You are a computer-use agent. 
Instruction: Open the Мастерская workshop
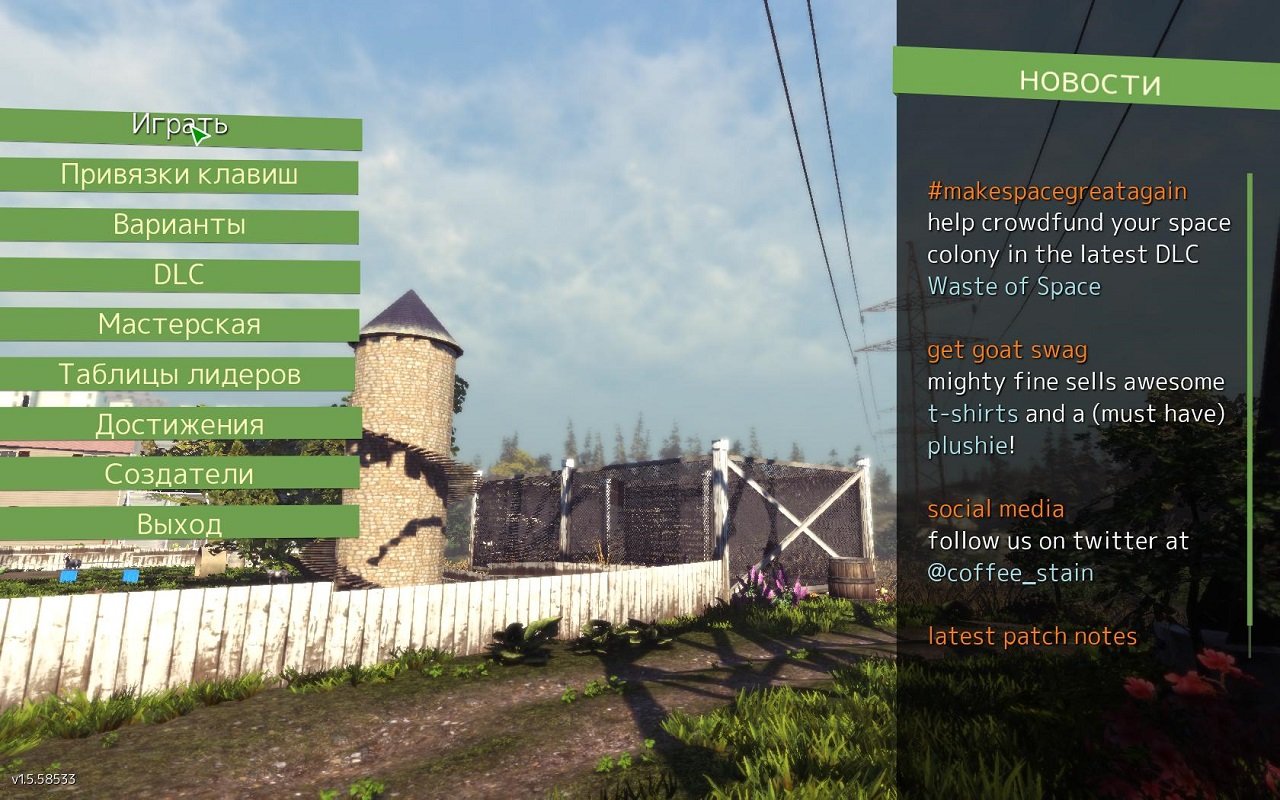[180, 325]
